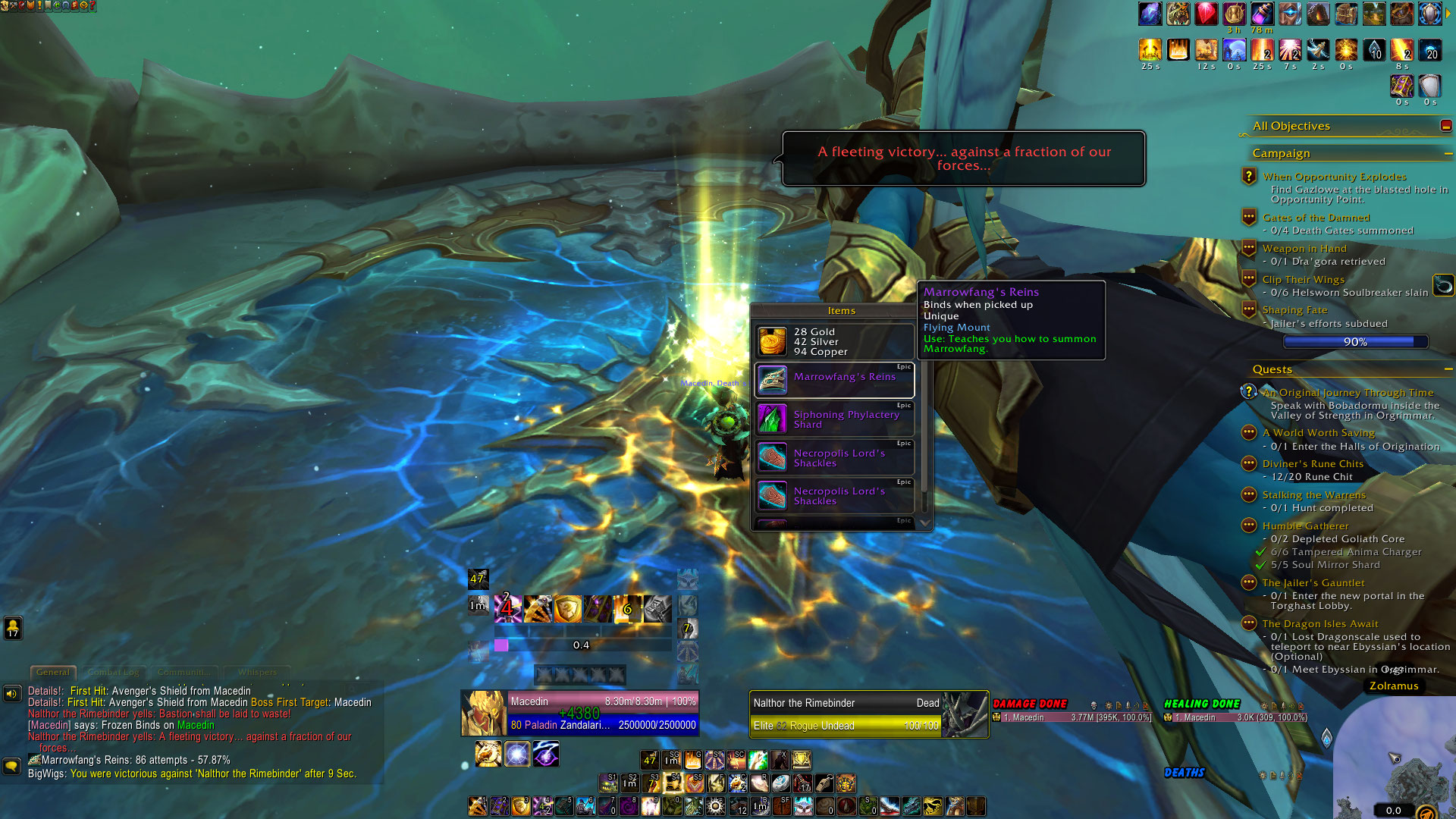Open the Combat Log tab

click(113, 673)
